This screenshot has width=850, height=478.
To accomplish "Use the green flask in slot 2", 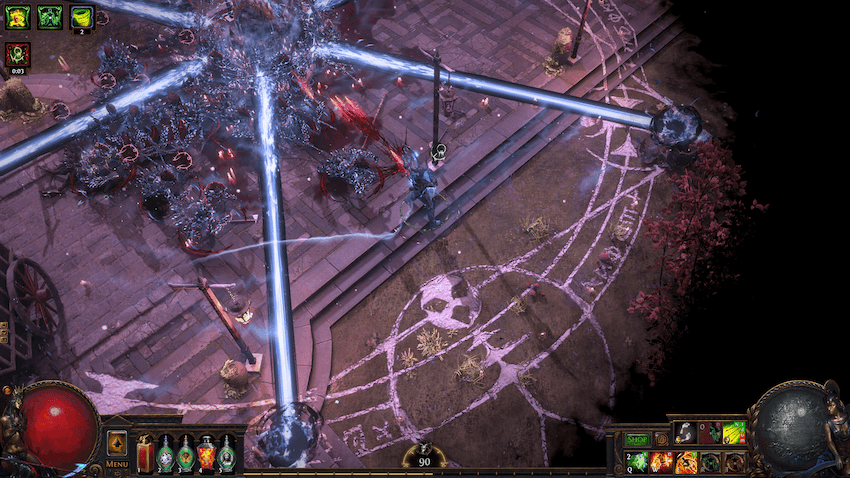I will pos(166,453).
